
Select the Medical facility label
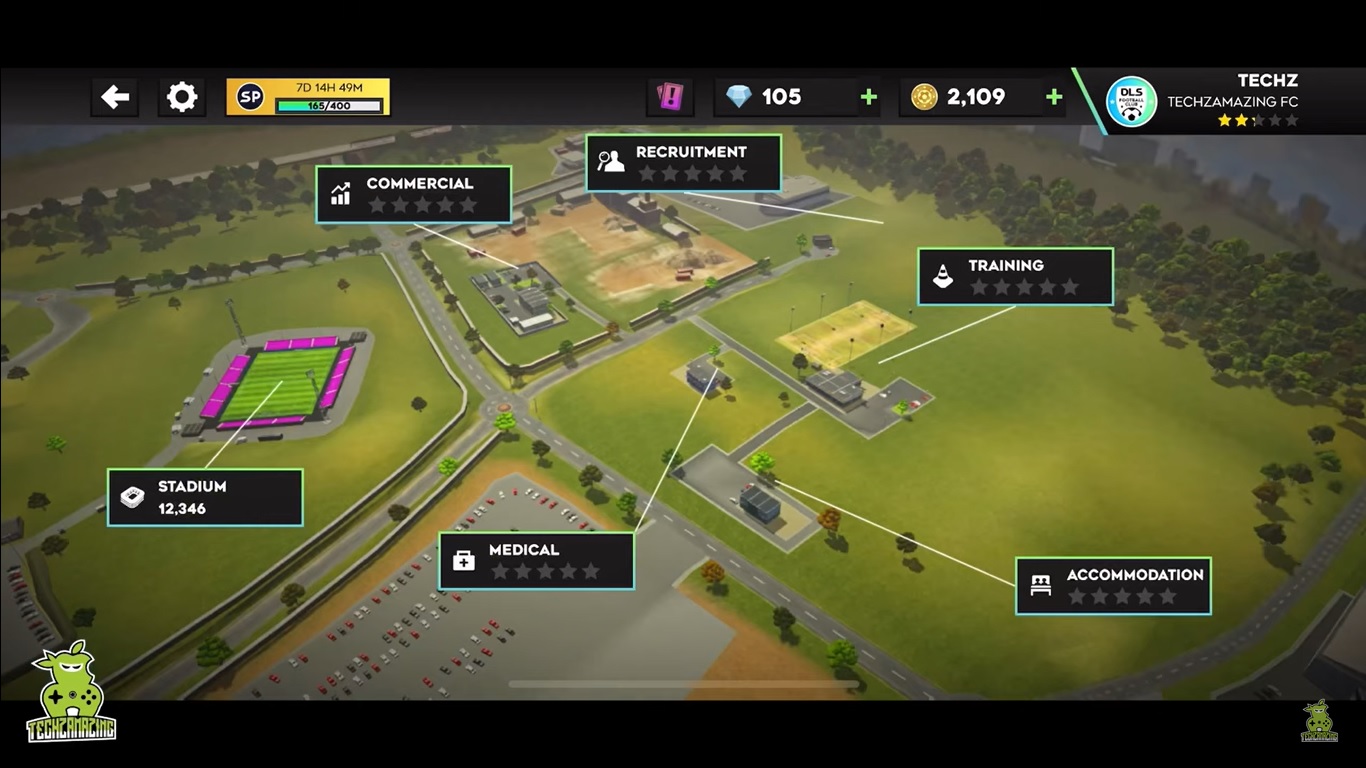[536, 560]
